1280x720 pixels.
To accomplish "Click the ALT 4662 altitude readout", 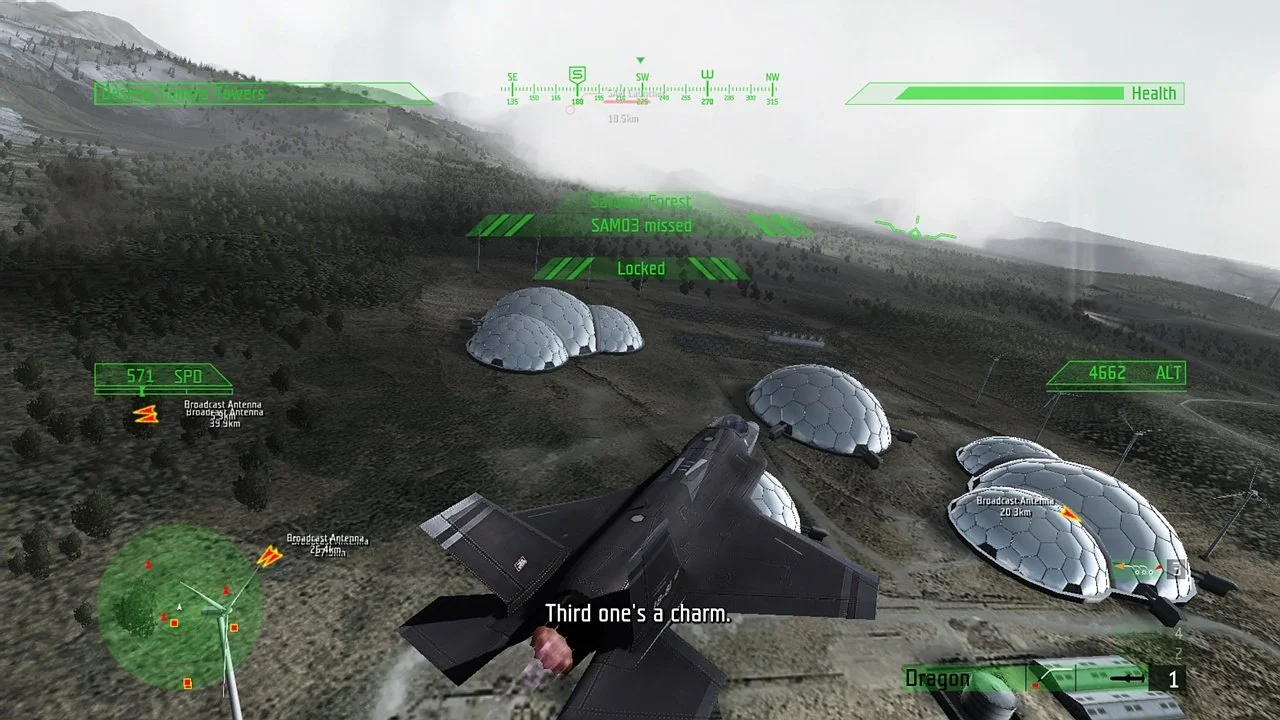I will click(1115, 372).
